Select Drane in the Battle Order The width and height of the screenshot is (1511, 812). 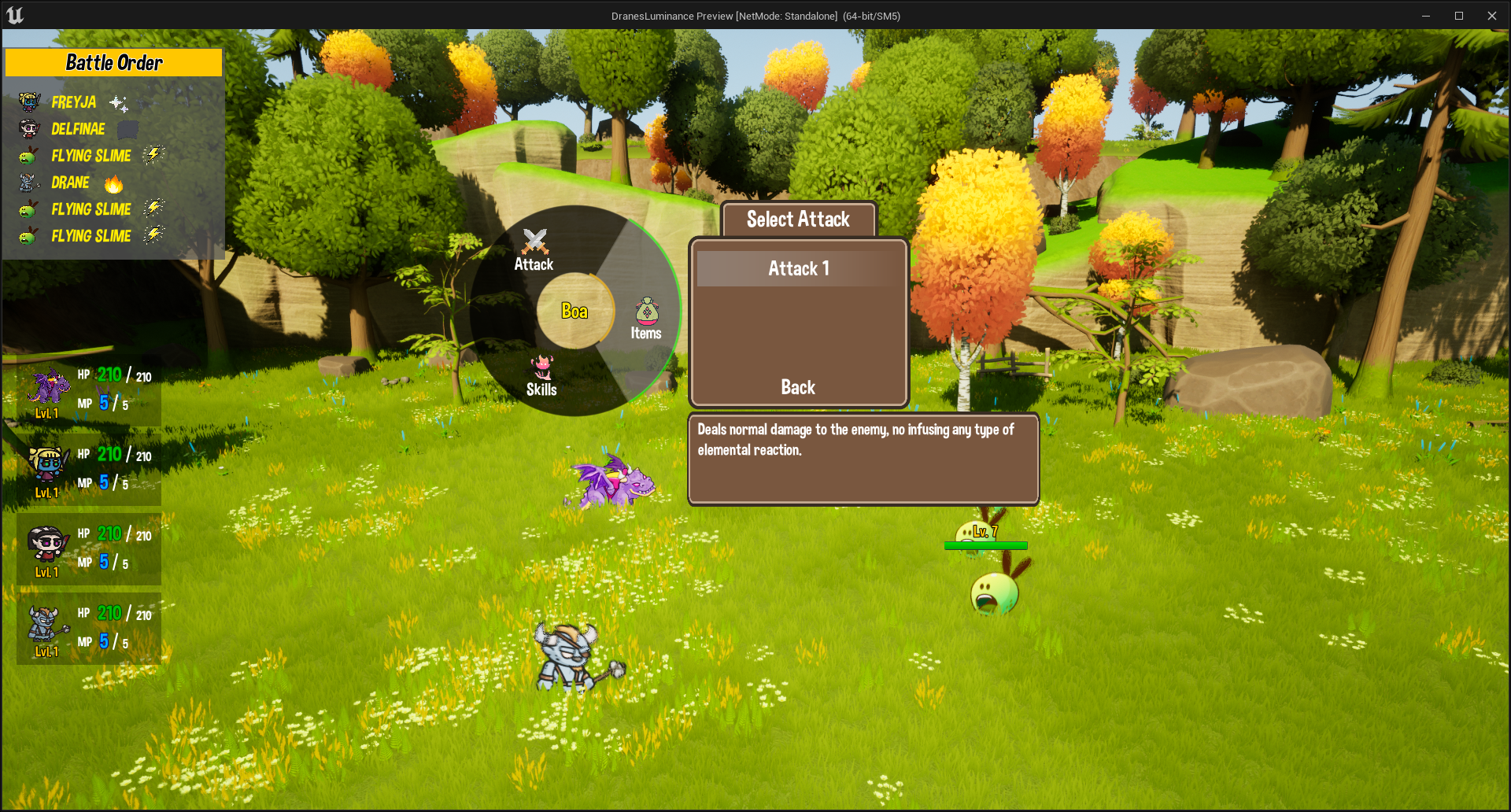pyautogui.click(x=71, y=183)
